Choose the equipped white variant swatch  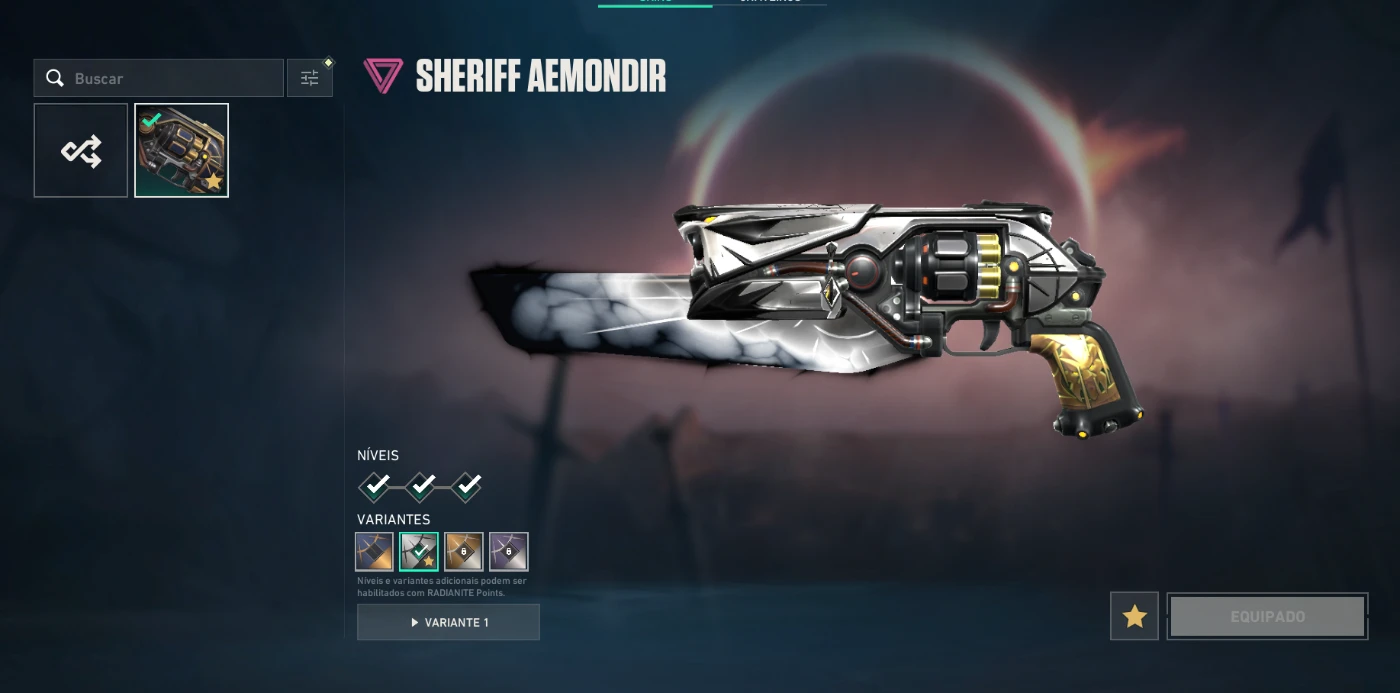(x=419, y=551)
